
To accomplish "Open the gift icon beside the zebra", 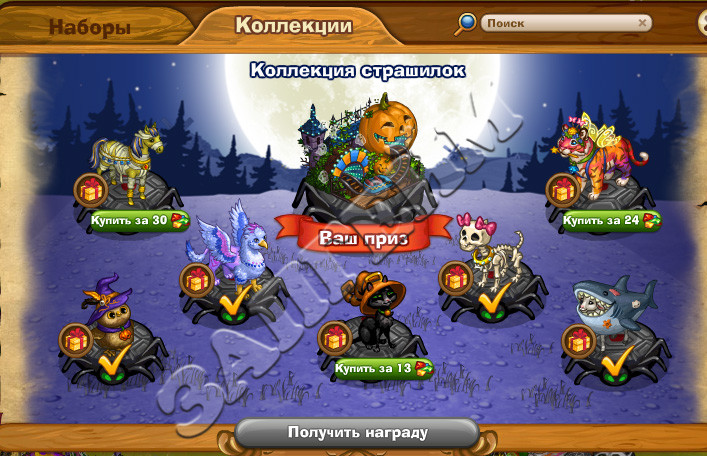I will click(x=89, y=189).
